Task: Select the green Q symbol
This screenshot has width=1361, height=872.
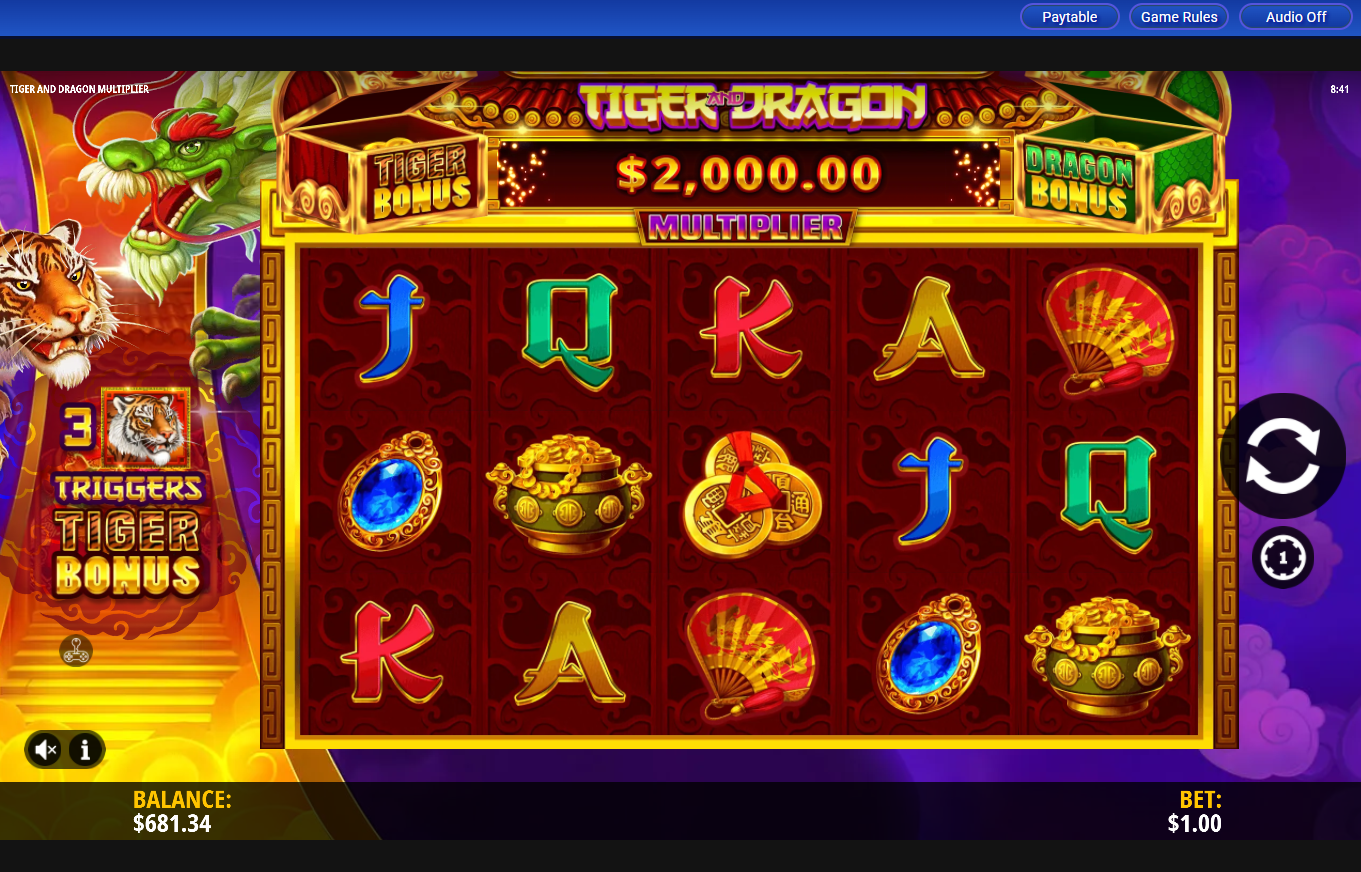Action: click(x=570, y=331)
